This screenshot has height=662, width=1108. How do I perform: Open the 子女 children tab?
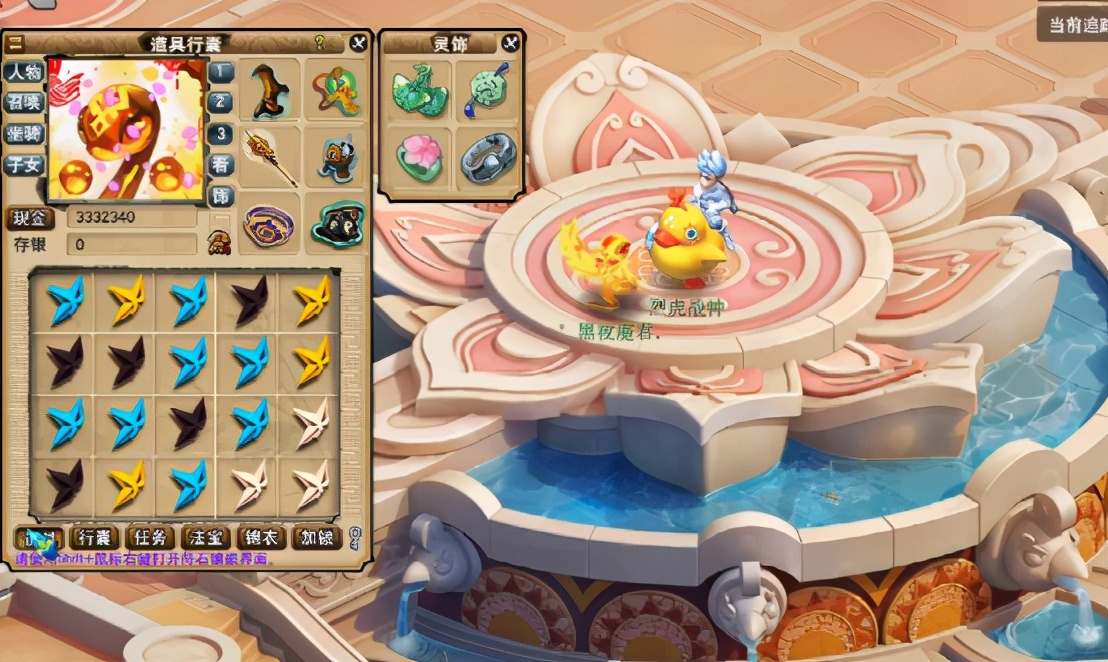click(x=24, y=165)
